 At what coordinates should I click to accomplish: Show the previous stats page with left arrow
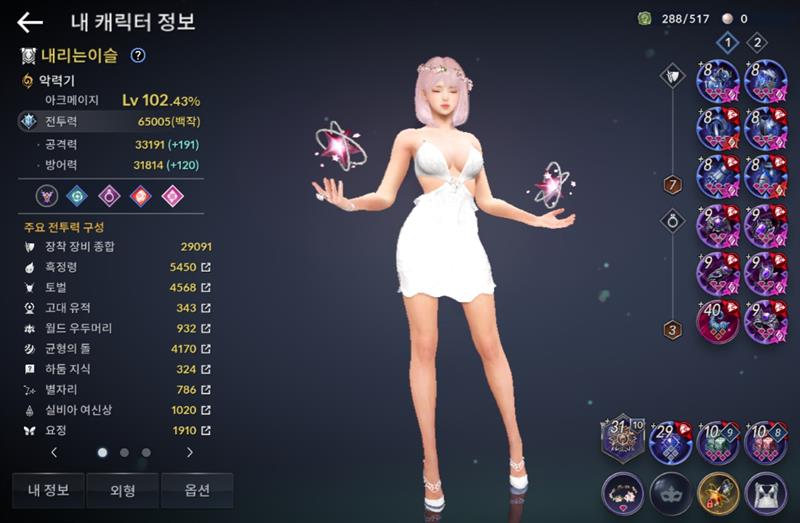coord(54,452)
